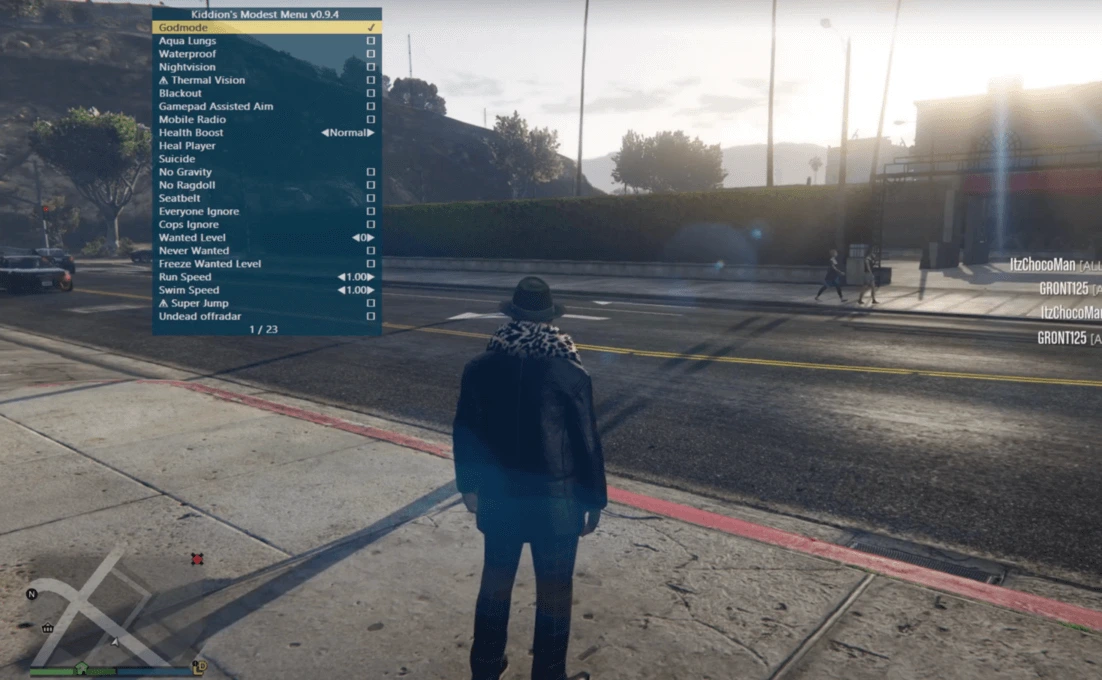Screen dimensions: 1102x680
Task: Enable Thermal Vision option
Action: (370, 80)
